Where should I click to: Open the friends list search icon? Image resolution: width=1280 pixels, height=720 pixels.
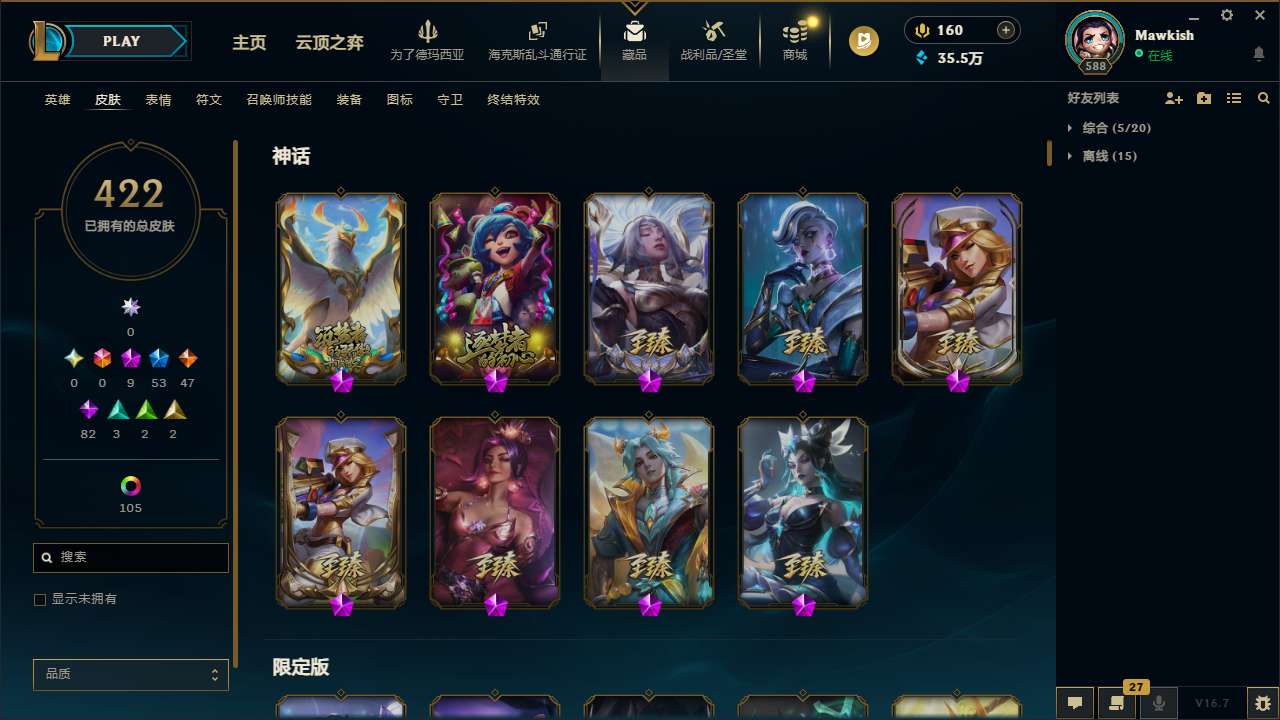(1264, 98)
